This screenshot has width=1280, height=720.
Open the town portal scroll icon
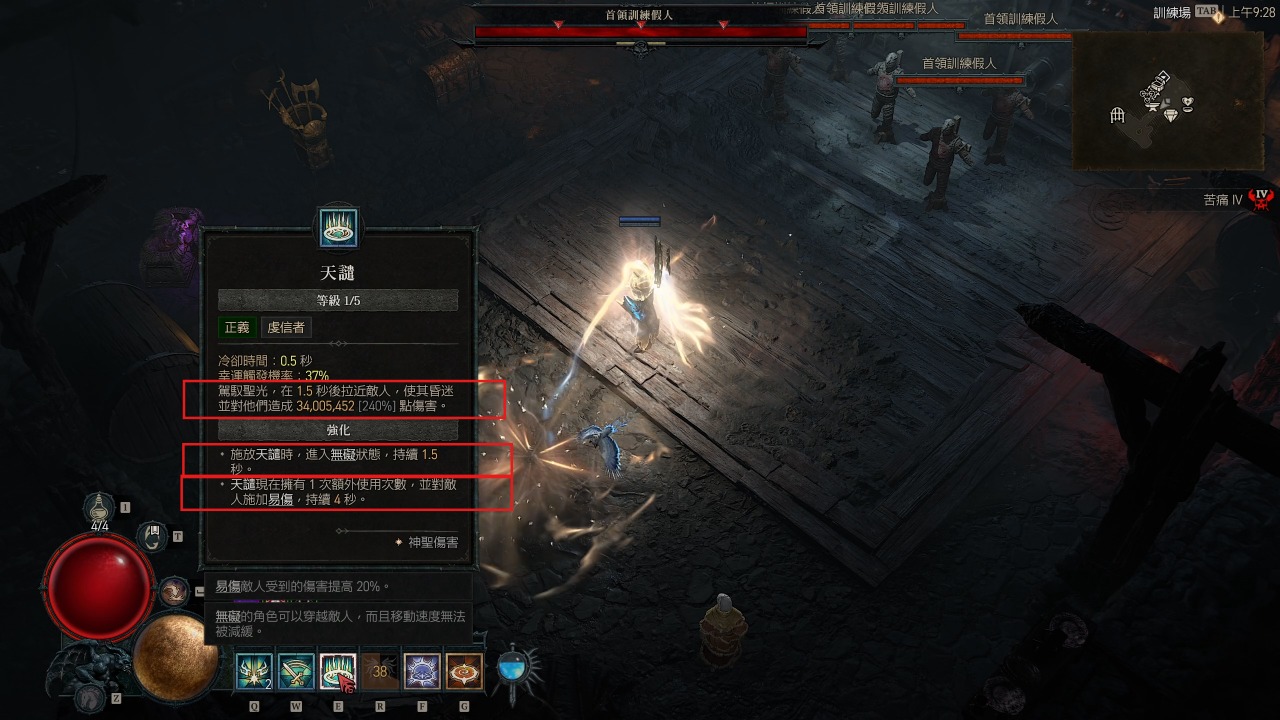coord(152,537)
